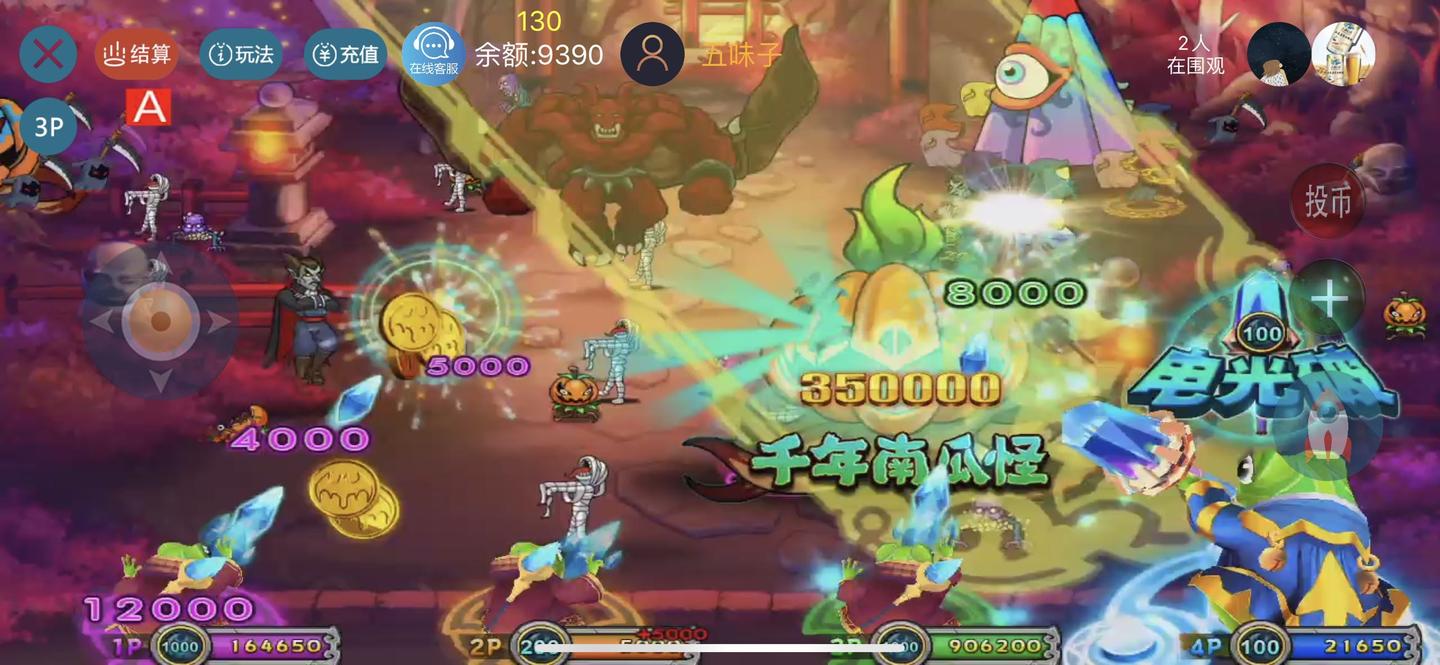
Task: View the dark starry spectator avatar
Action: tap(1279, 54)
